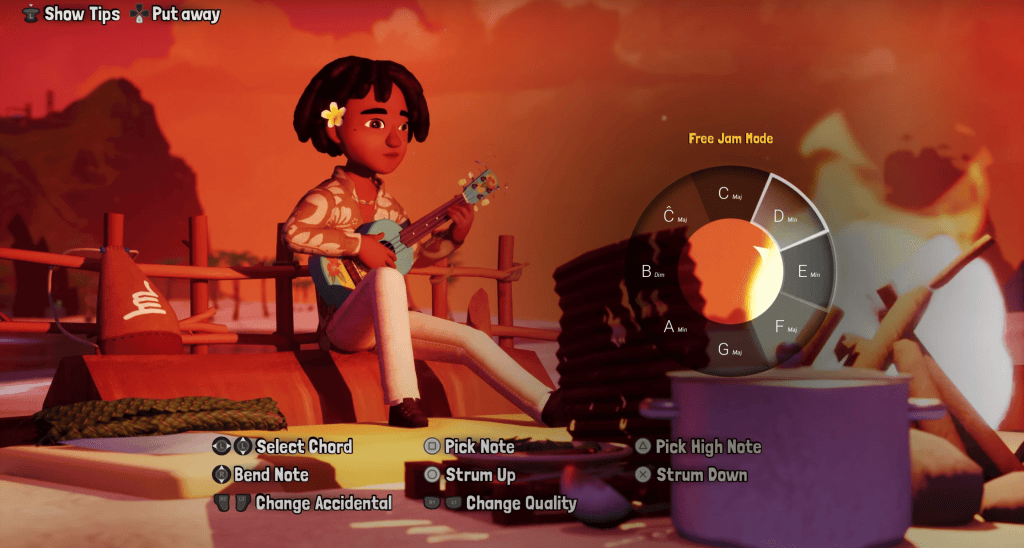Choose the E Min chord on the wheel
This screenshot has height=548, width=1024.
(806, 270)
